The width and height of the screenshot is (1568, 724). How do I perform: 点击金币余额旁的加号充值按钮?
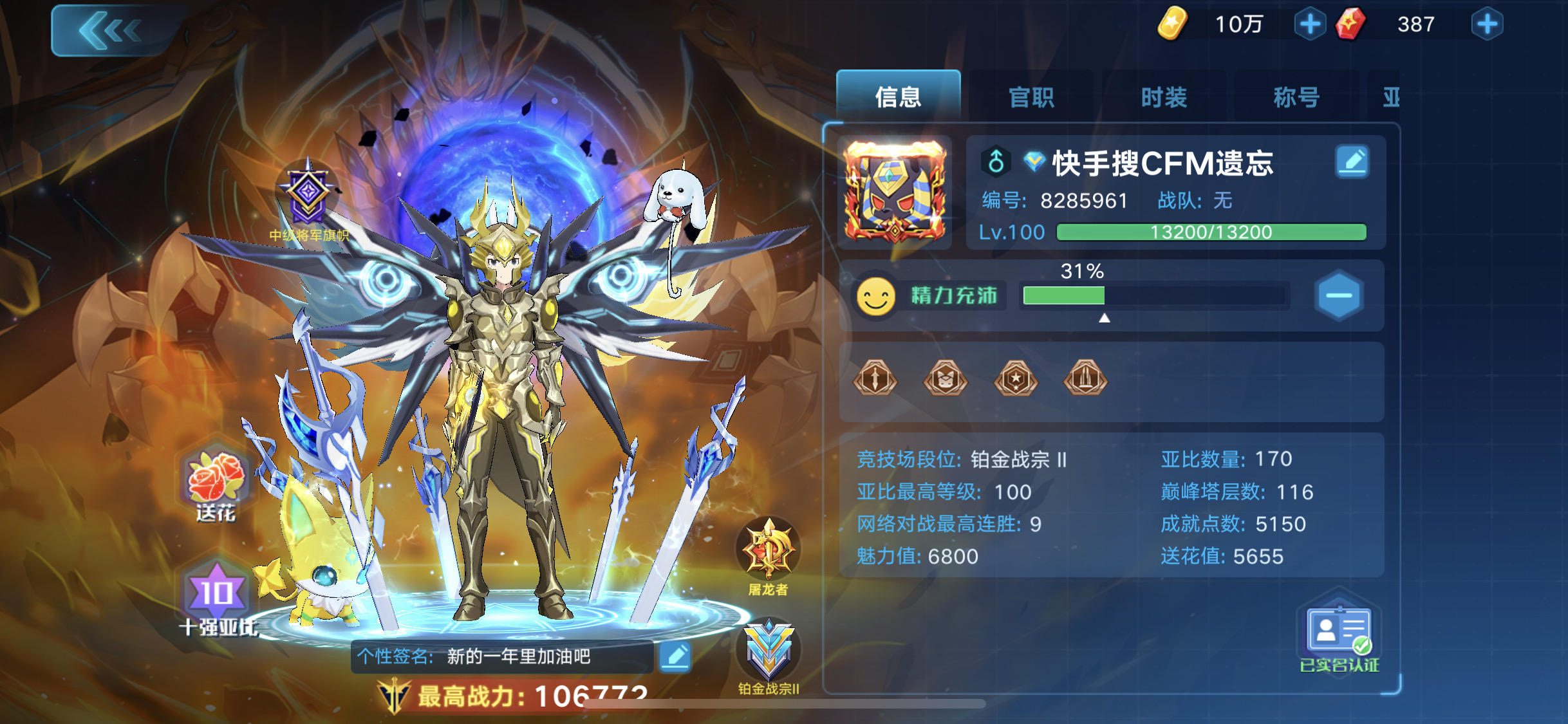pyautogui.click(x=1310, y=24)
